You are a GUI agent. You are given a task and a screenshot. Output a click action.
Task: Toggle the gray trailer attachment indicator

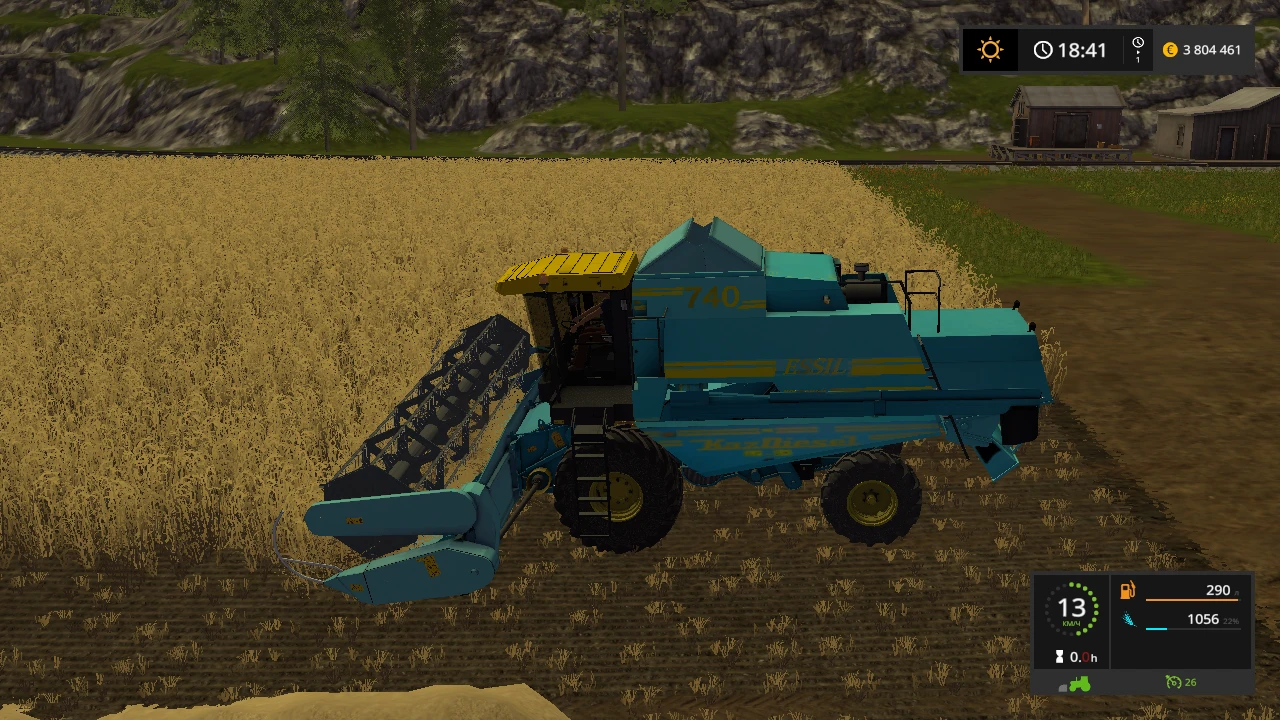pos(1063,689)
